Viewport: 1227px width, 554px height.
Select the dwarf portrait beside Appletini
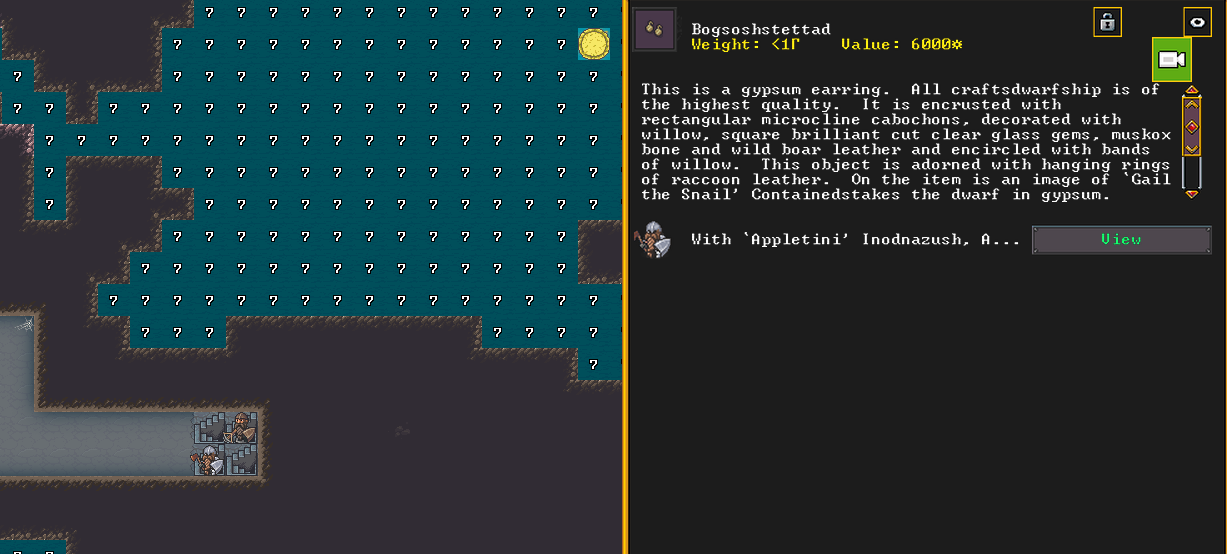click(x=656, y=240)
